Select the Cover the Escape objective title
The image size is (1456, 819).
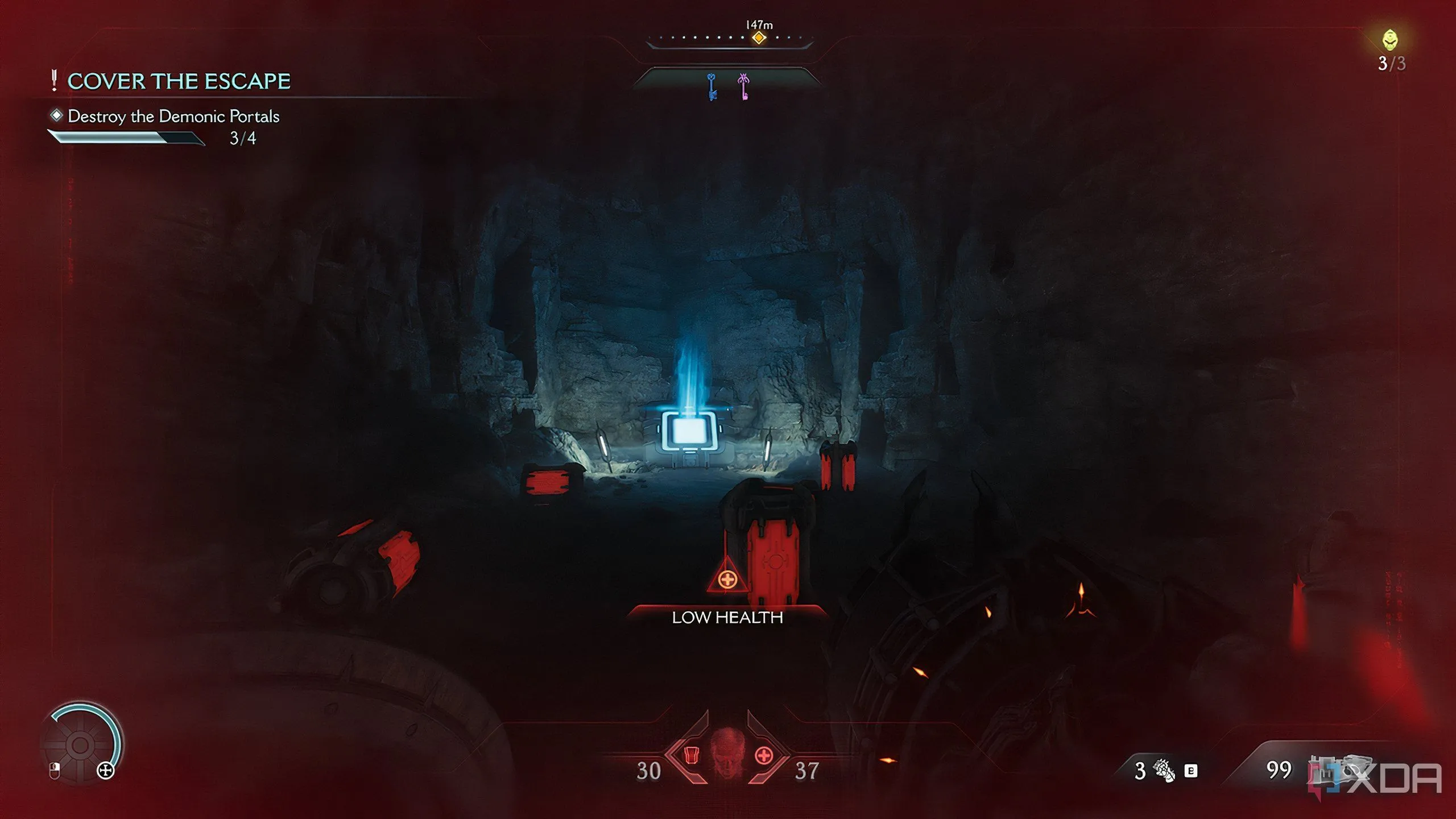(179, 81)
